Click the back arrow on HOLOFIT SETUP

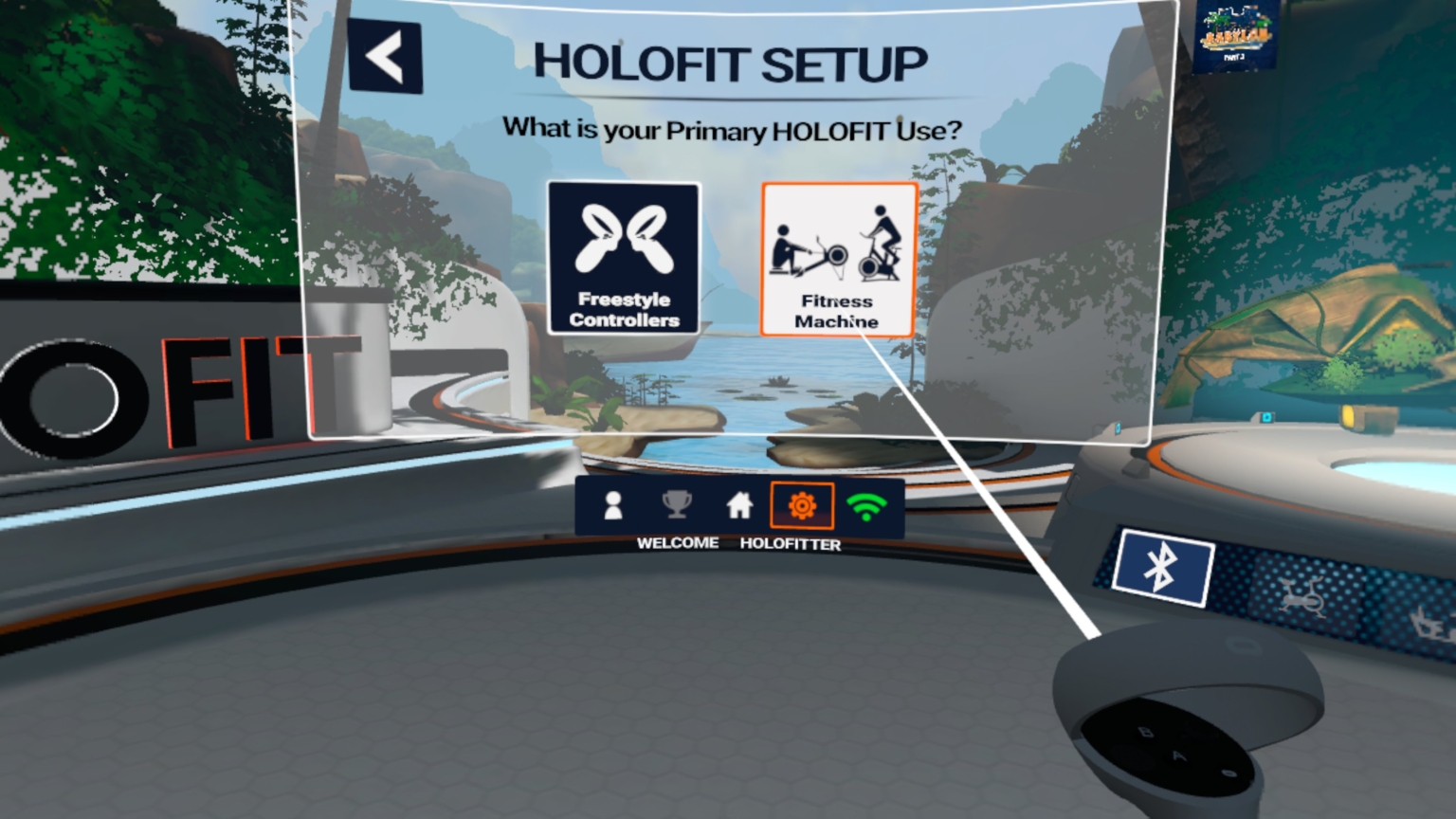(x=386, y=57)
